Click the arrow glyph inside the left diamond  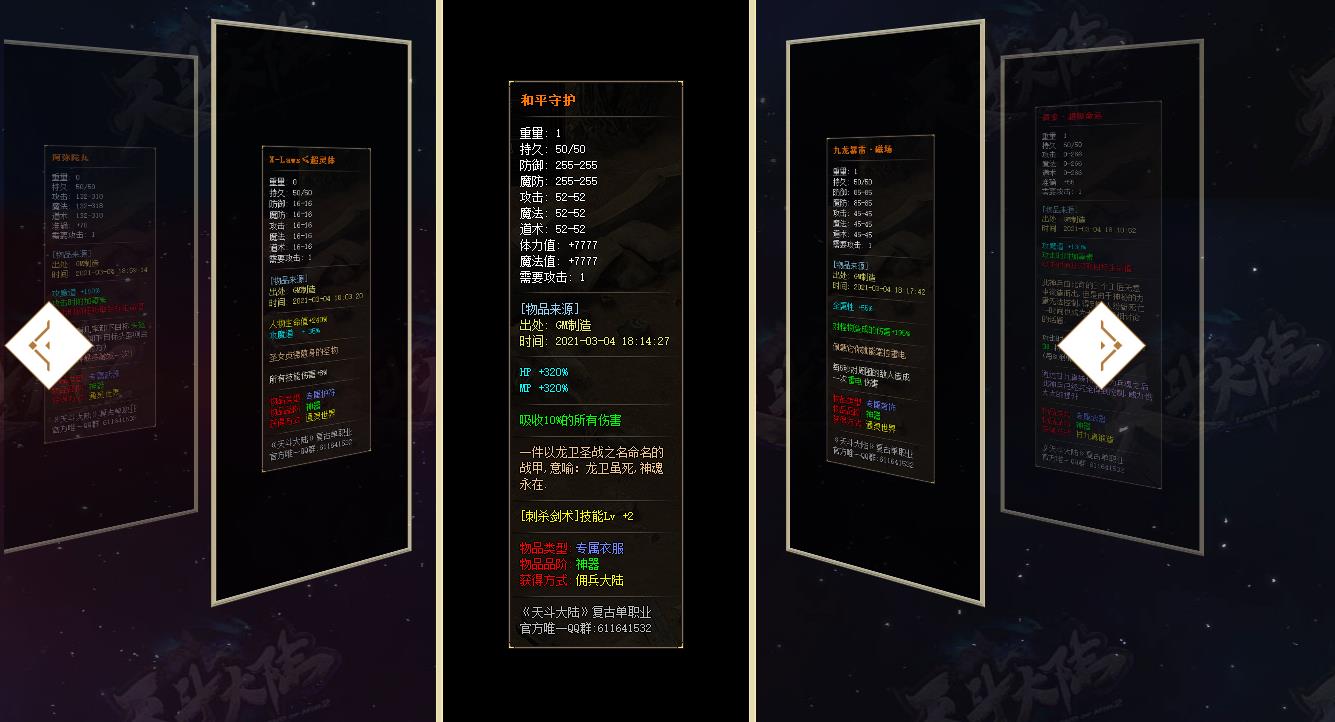(44, 343)
